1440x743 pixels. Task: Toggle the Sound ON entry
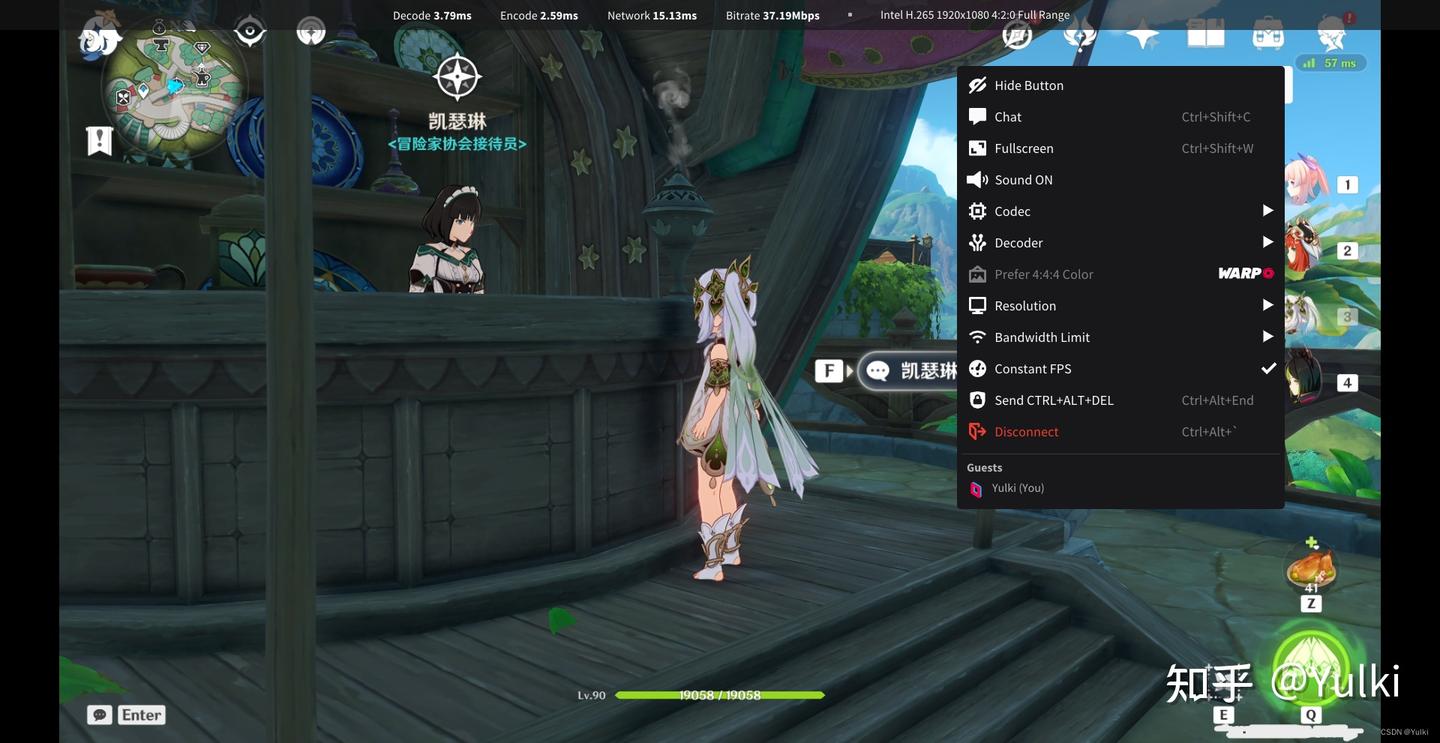1023,180
